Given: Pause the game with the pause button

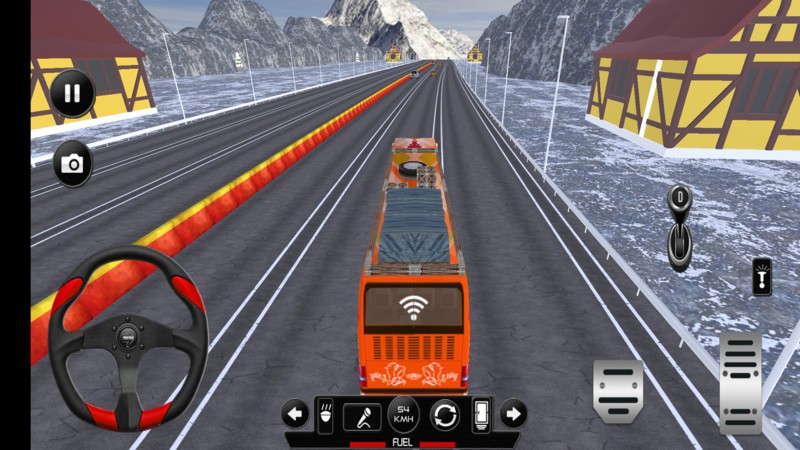Looking at the screenshot, I should click(x=72, y=94).
